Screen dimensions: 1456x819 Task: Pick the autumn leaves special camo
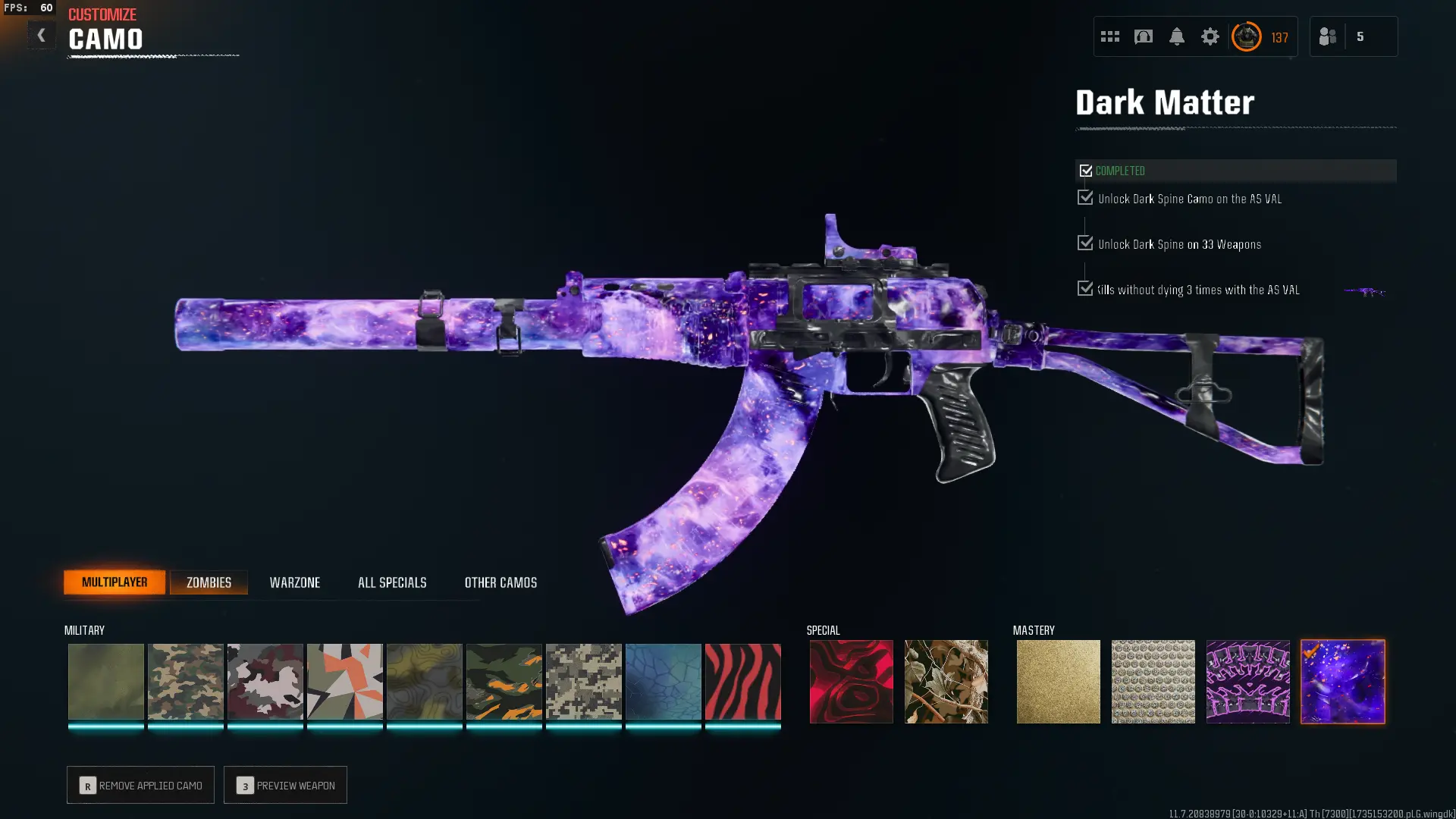point(946,681)
